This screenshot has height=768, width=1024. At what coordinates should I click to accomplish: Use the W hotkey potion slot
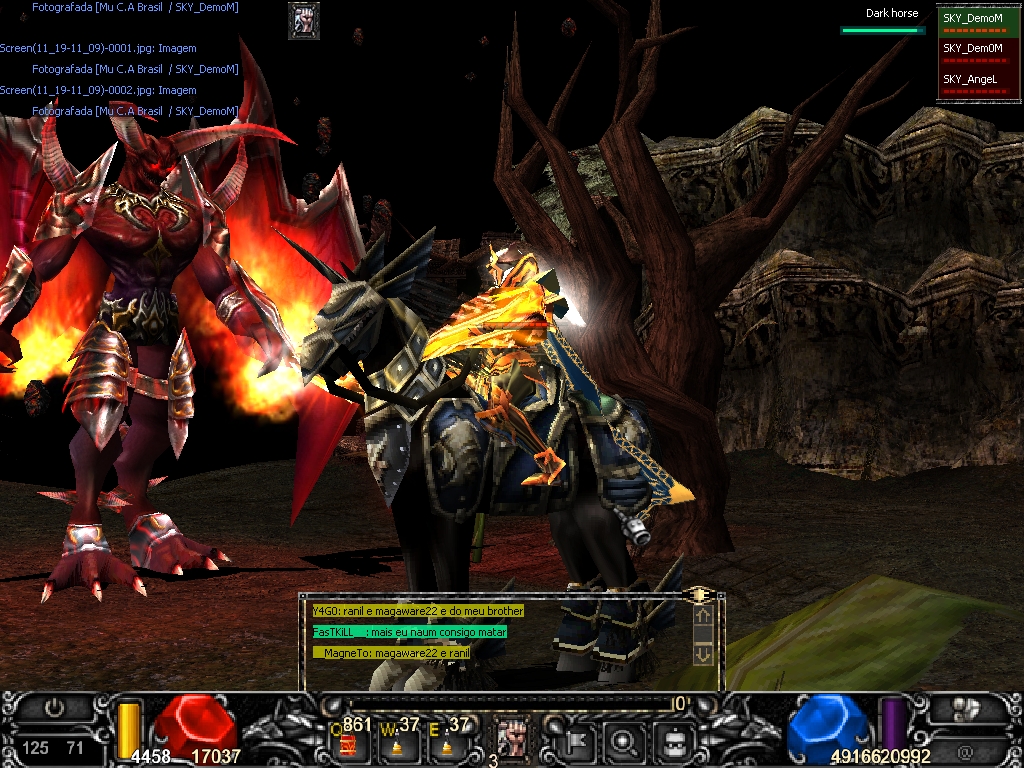coord(398,740)
